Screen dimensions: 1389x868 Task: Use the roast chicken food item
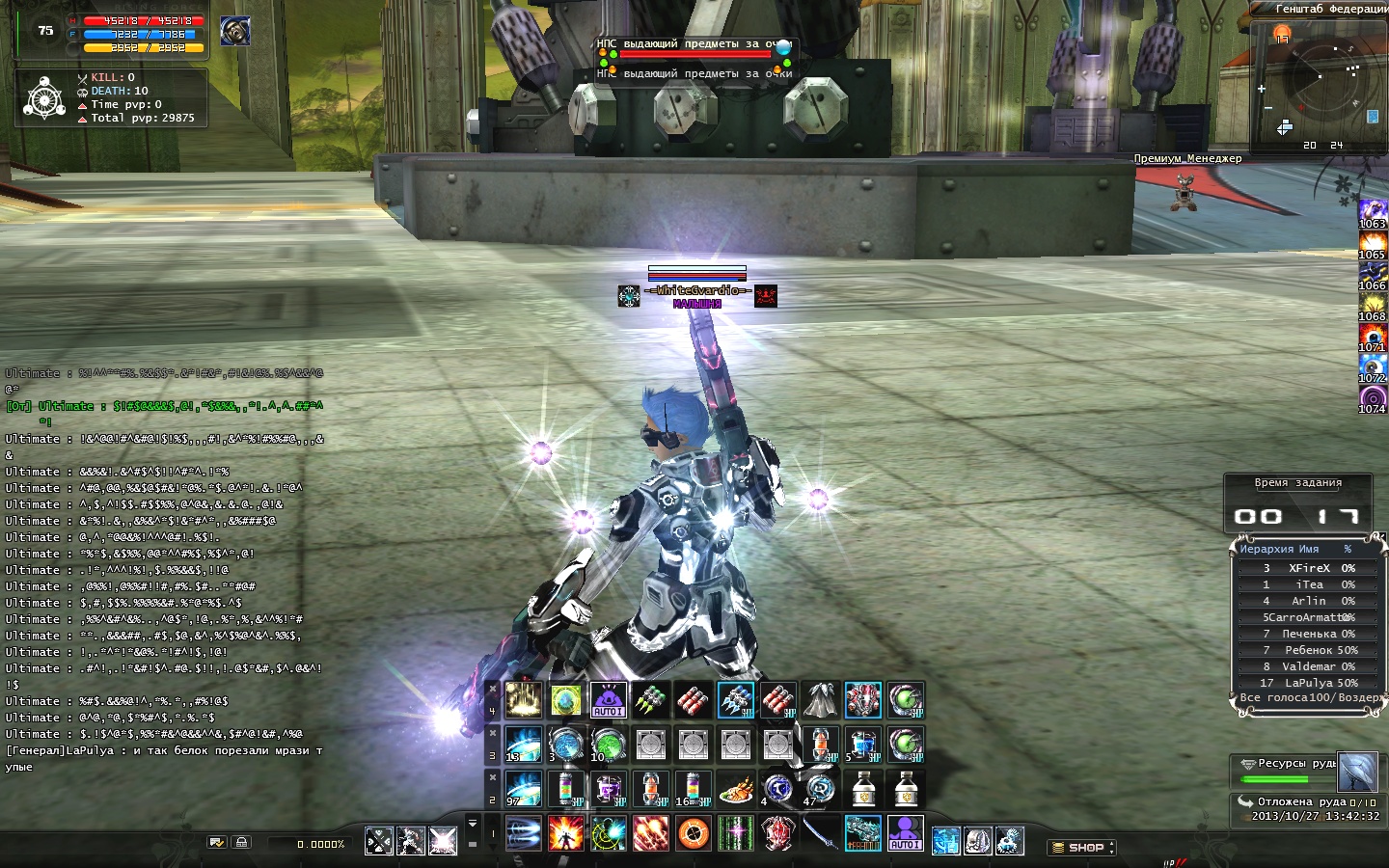coord(736,790)
